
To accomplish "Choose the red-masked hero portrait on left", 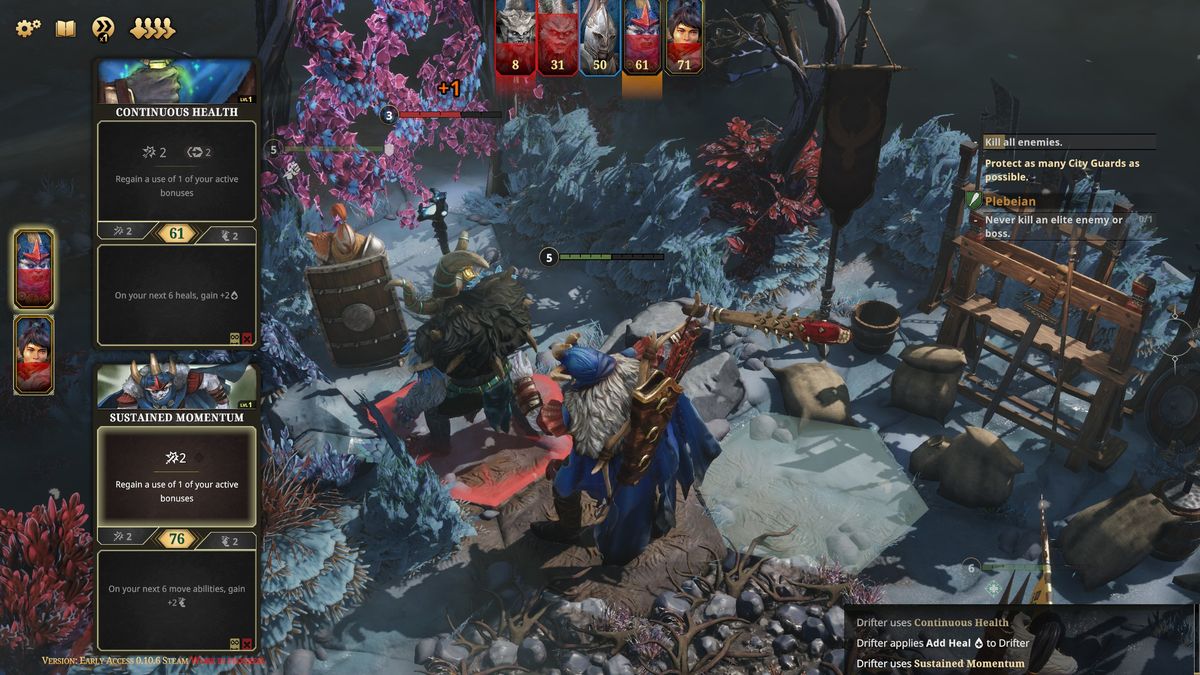I will (x=34, y=268).
